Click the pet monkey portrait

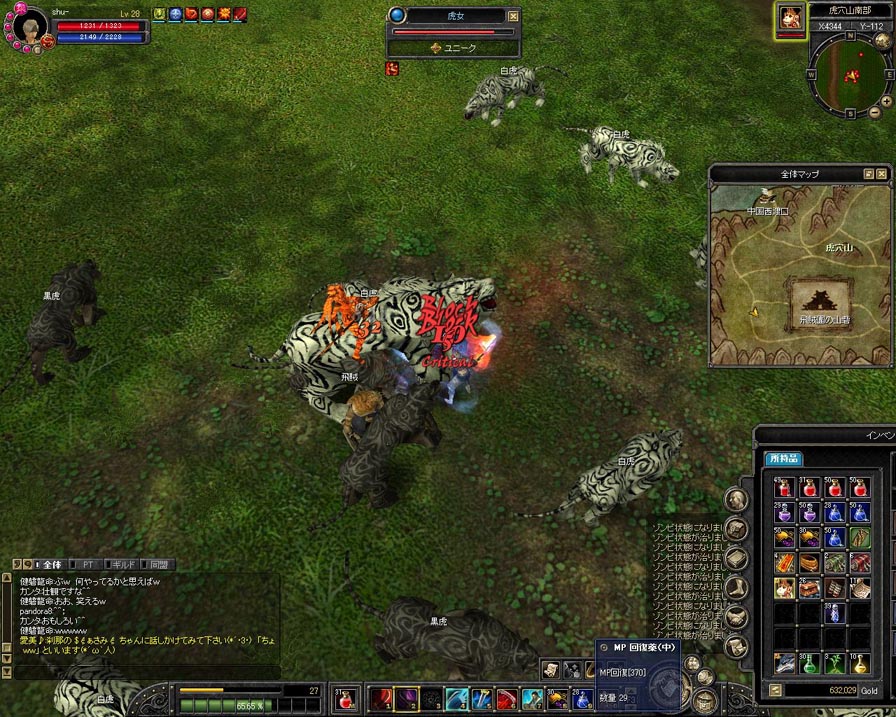coord(789,19)
